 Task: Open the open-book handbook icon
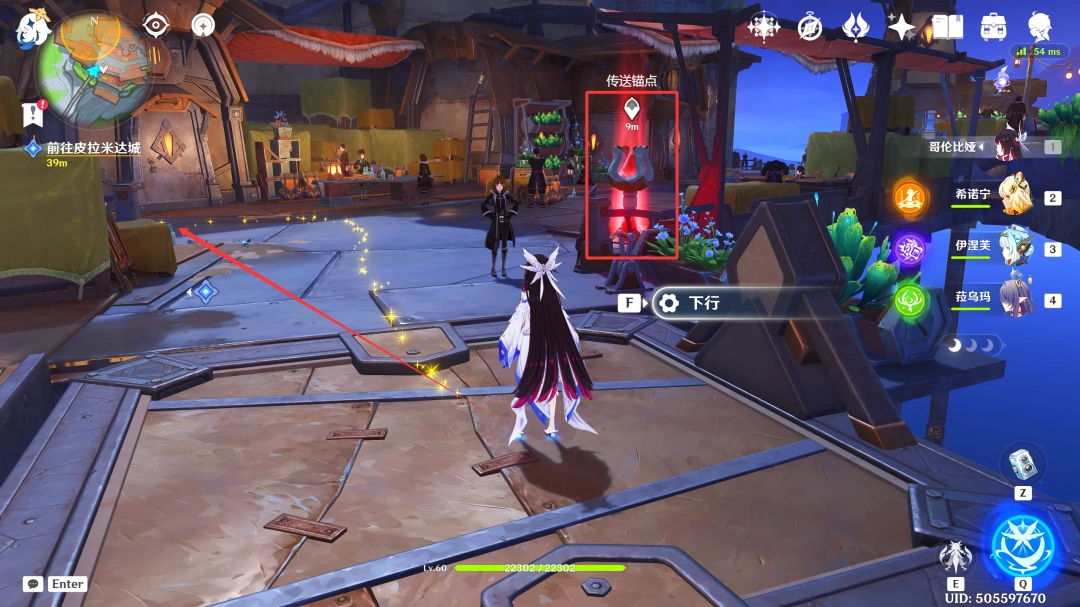point(948,27)
